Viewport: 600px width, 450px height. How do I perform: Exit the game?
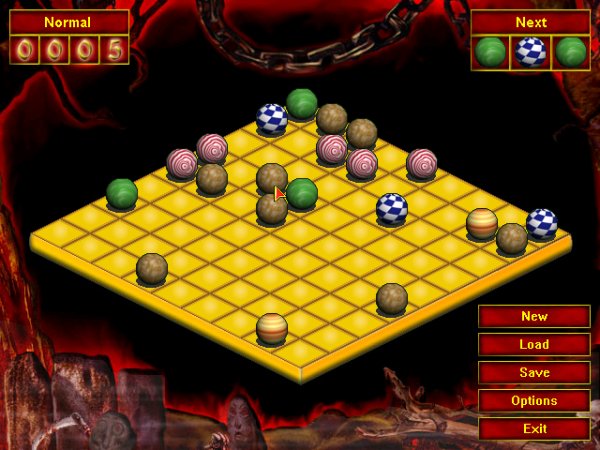pos(534,429)
